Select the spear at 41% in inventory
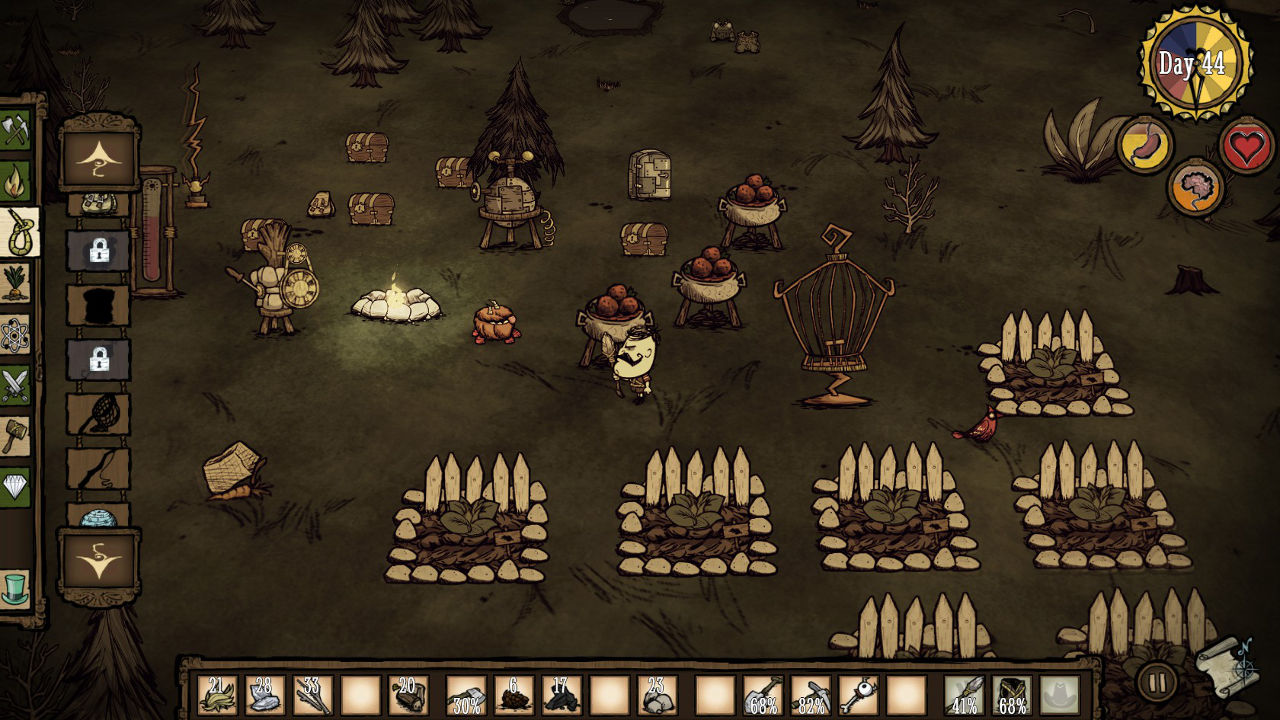This screenshot has height=720, width=1280. (x=963, y=692)
